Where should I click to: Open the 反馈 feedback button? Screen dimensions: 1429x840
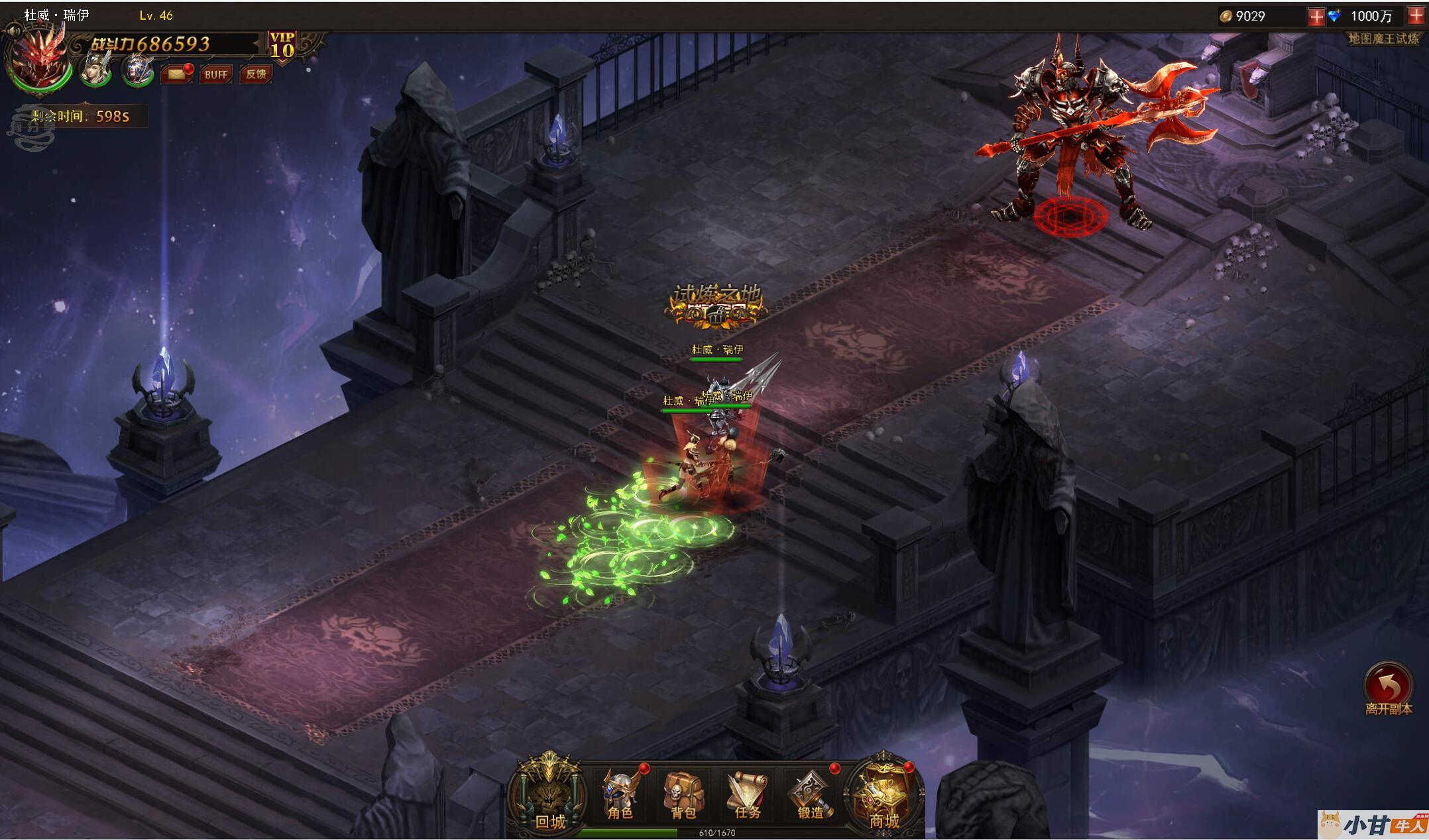pyautogui.click(x=256, y=74)
